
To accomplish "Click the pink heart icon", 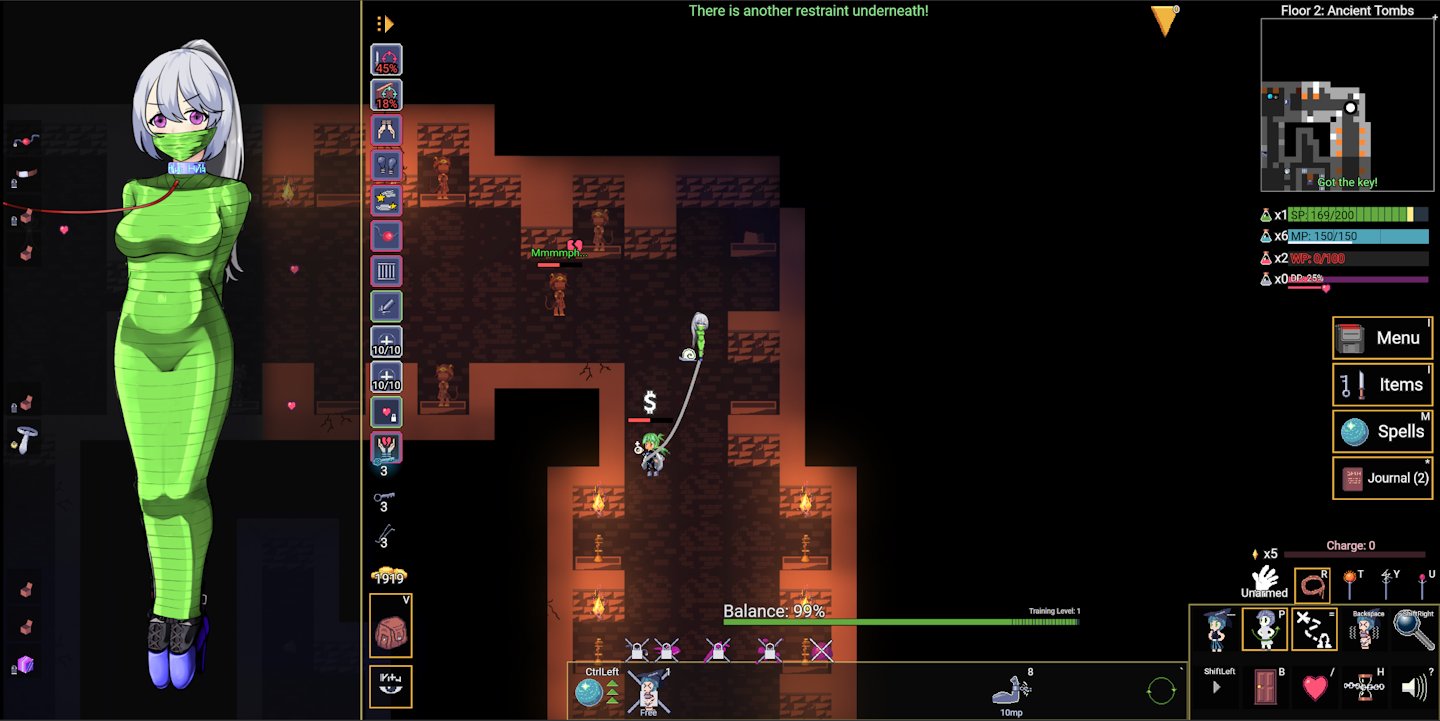I will pyautogui.click(x=1316, y=688).
